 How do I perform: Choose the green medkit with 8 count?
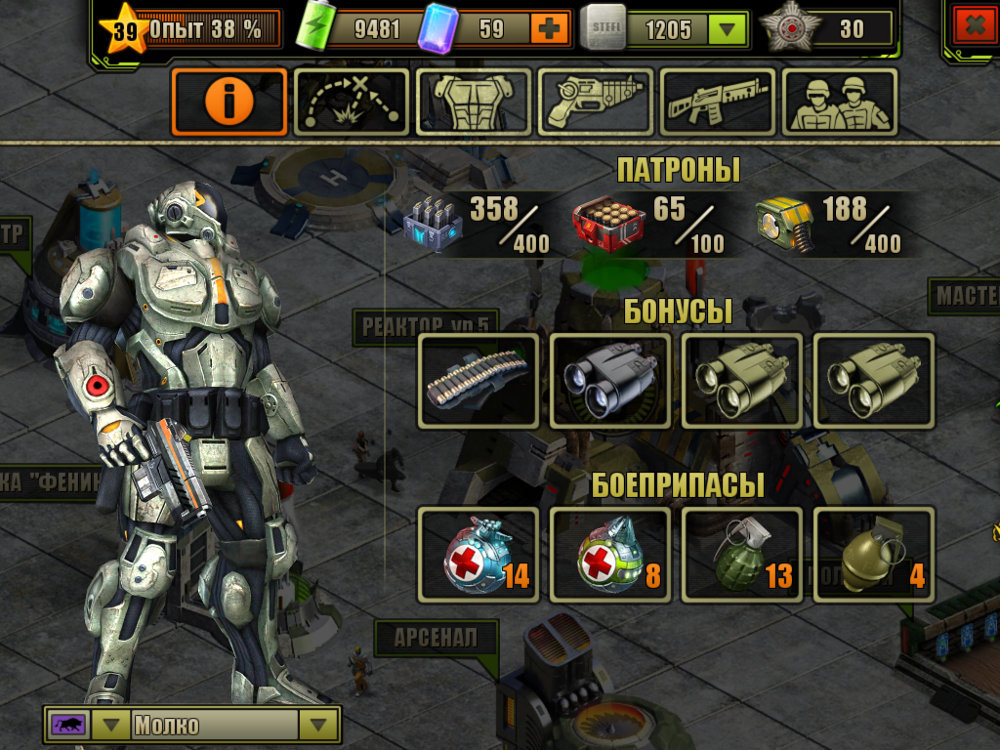pos(610,555)
